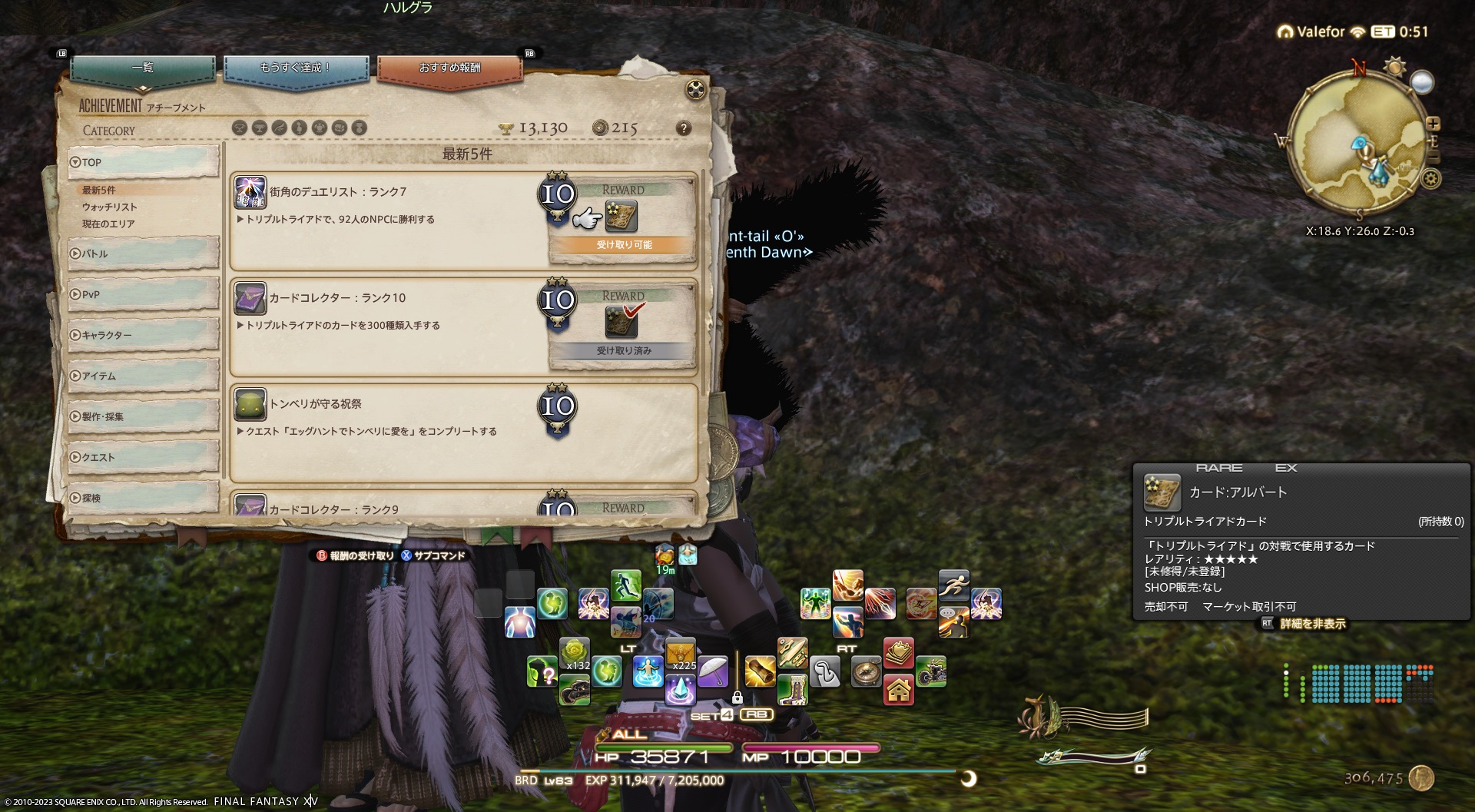Open the おすすめ報酬 tab

449,68
